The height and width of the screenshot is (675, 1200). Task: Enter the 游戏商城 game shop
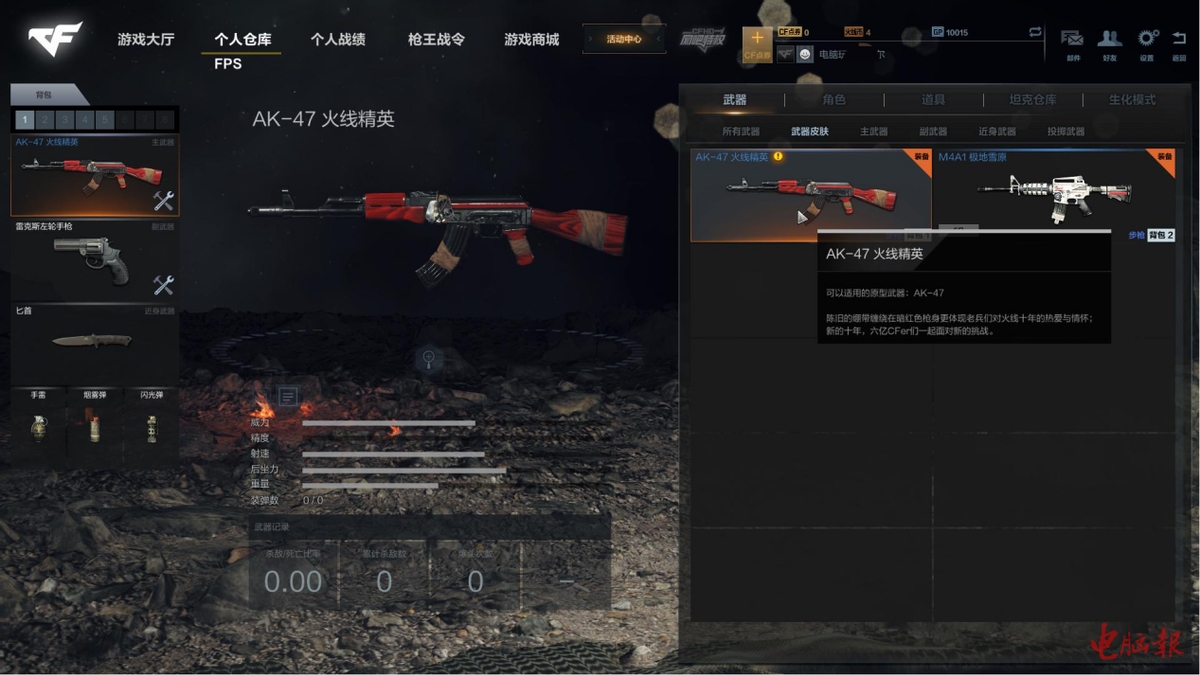(531, 40)
